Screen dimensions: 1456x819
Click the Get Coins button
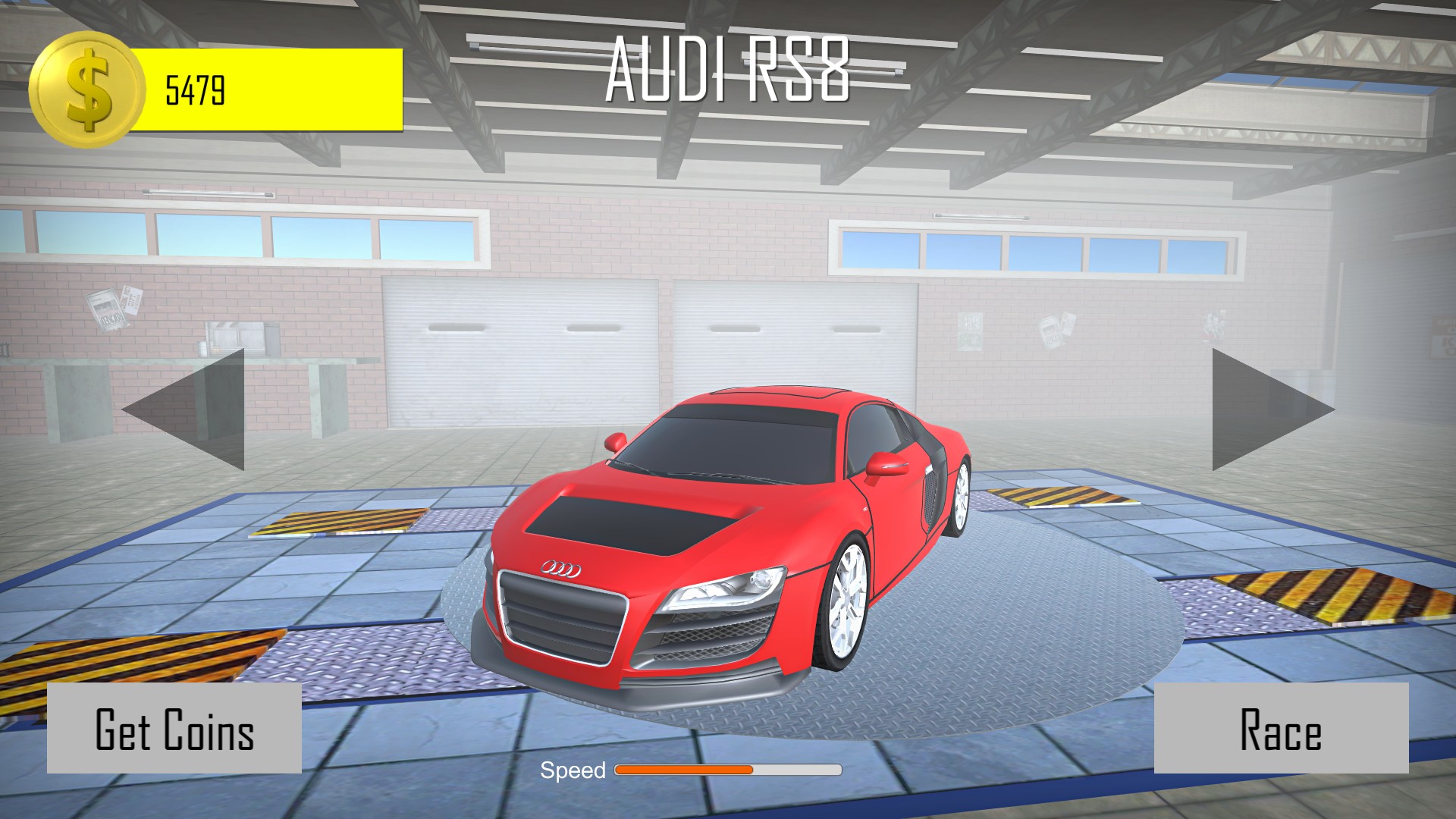point(174,728)
